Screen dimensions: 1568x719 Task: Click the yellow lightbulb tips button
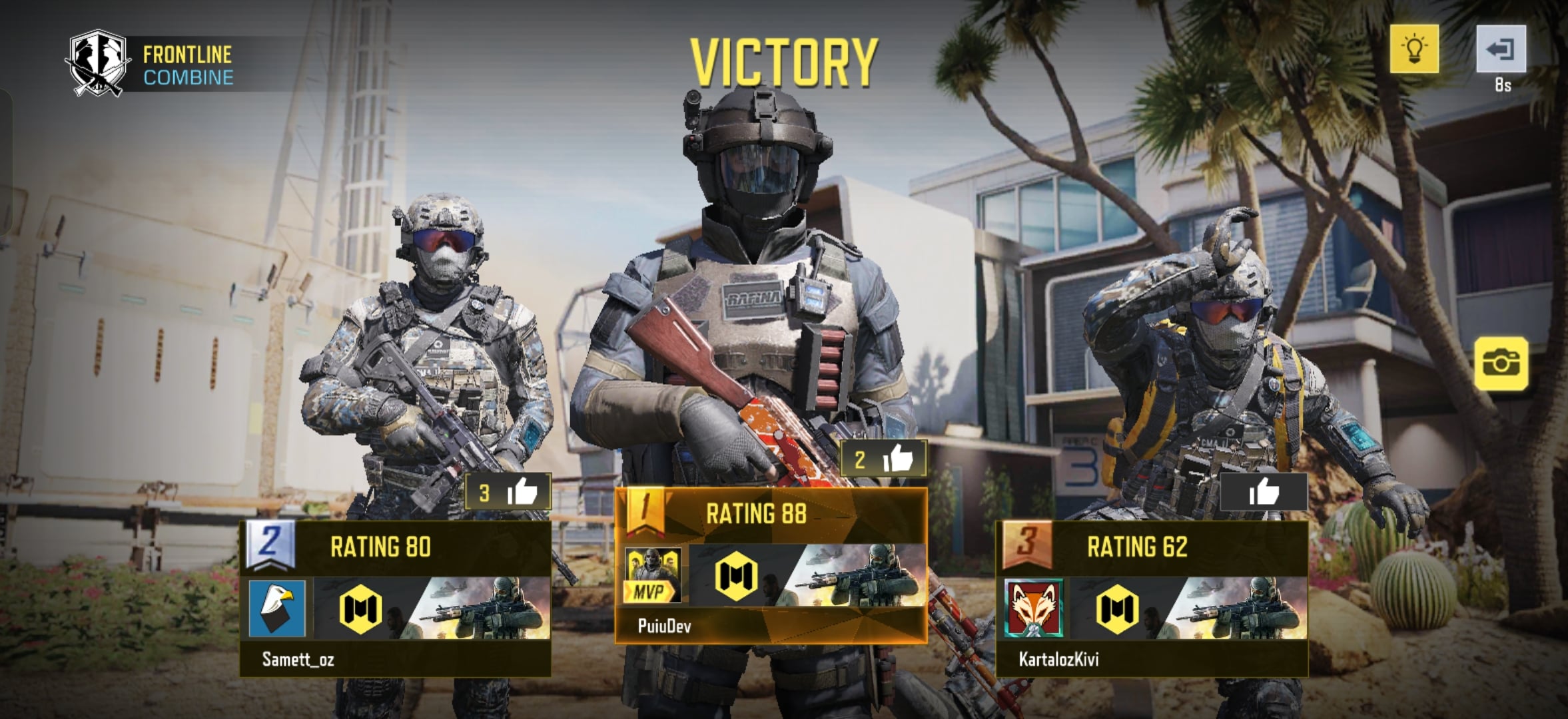(x=1413, y=49)
